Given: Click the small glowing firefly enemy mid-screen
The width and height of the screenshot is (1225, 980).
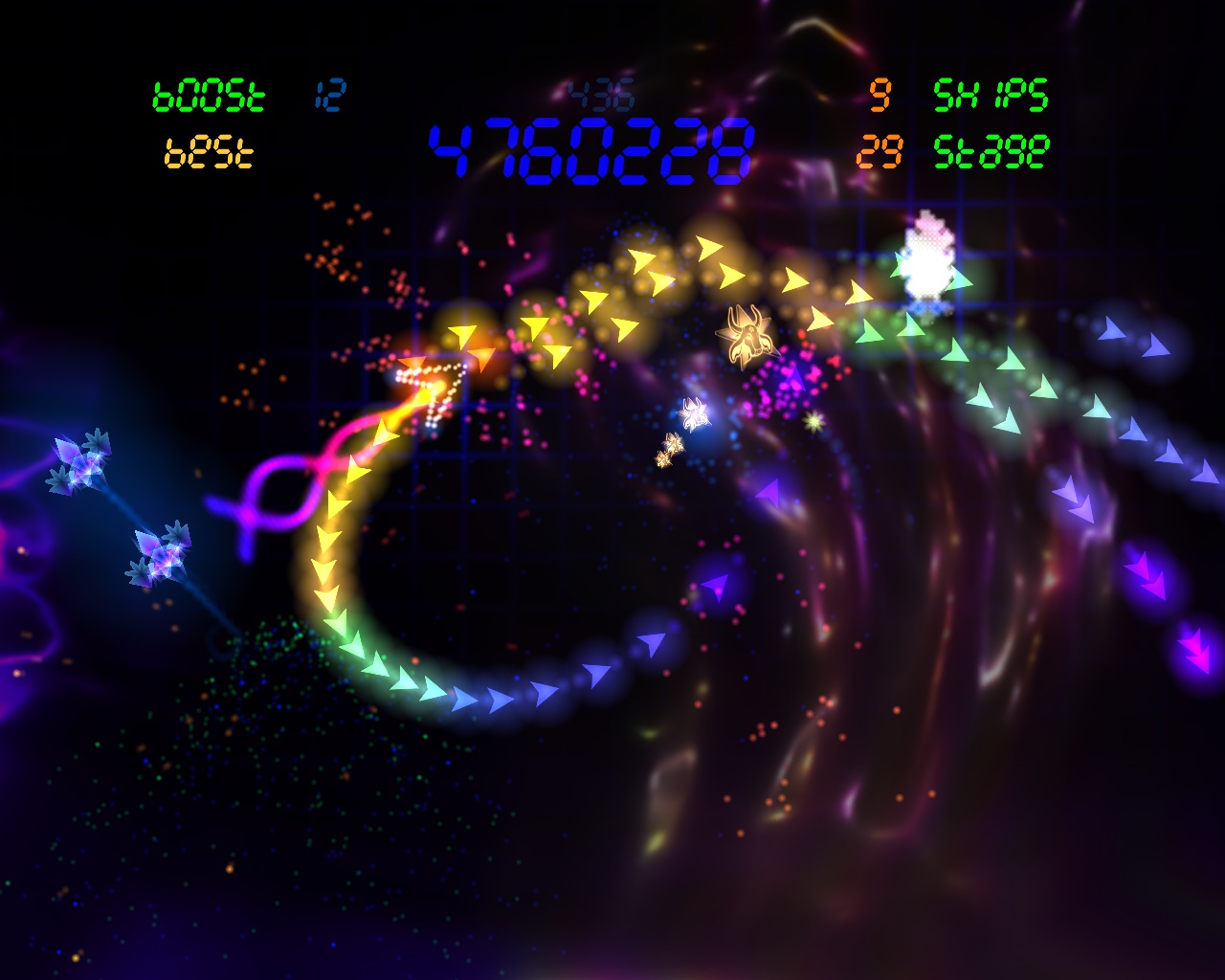Looking at the screenshot, I should 694,412.
